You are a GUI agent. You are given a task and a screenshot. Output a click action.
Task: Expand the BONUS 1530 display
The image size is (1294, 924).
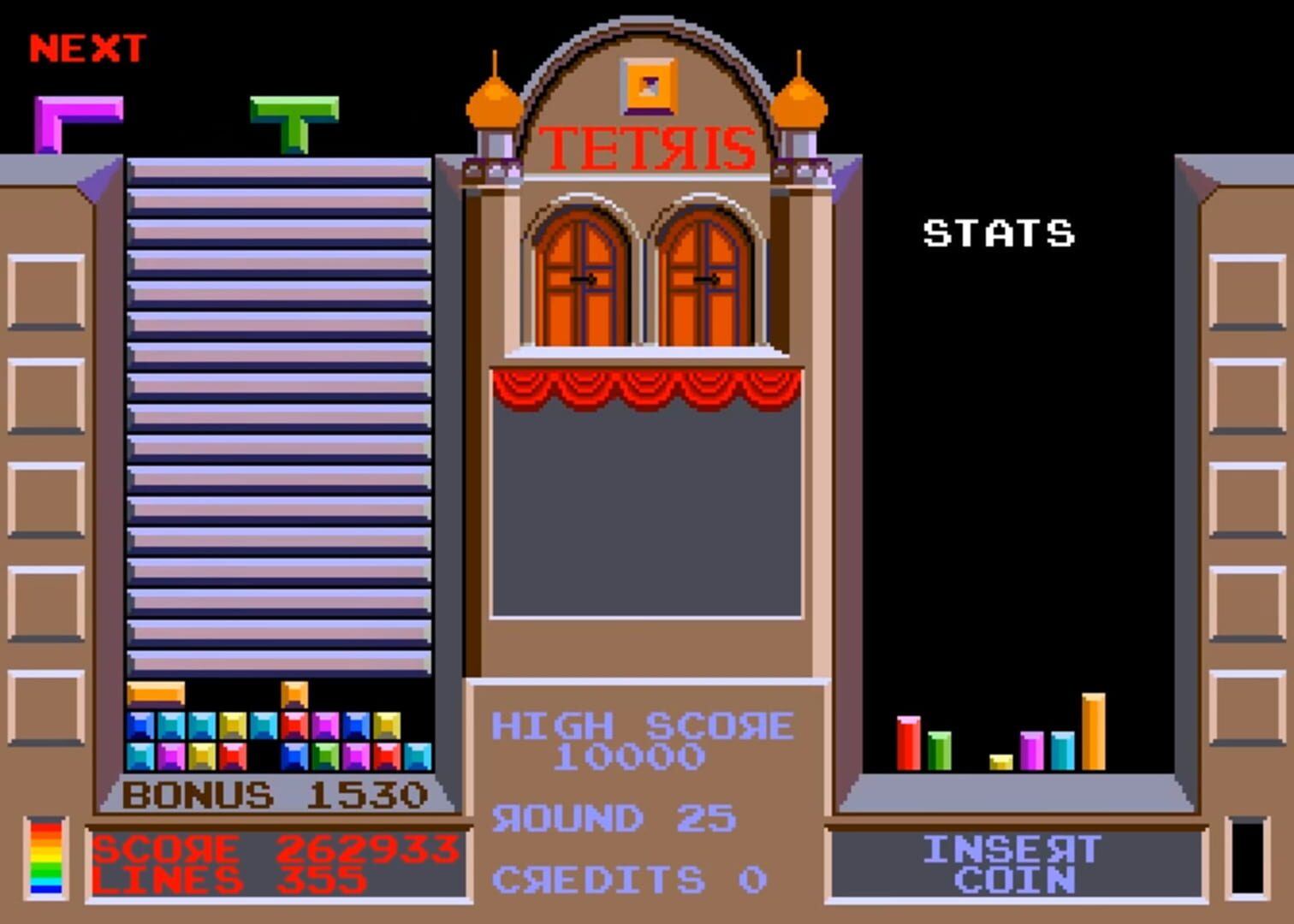pyautogui.click(x=274, y=796)
